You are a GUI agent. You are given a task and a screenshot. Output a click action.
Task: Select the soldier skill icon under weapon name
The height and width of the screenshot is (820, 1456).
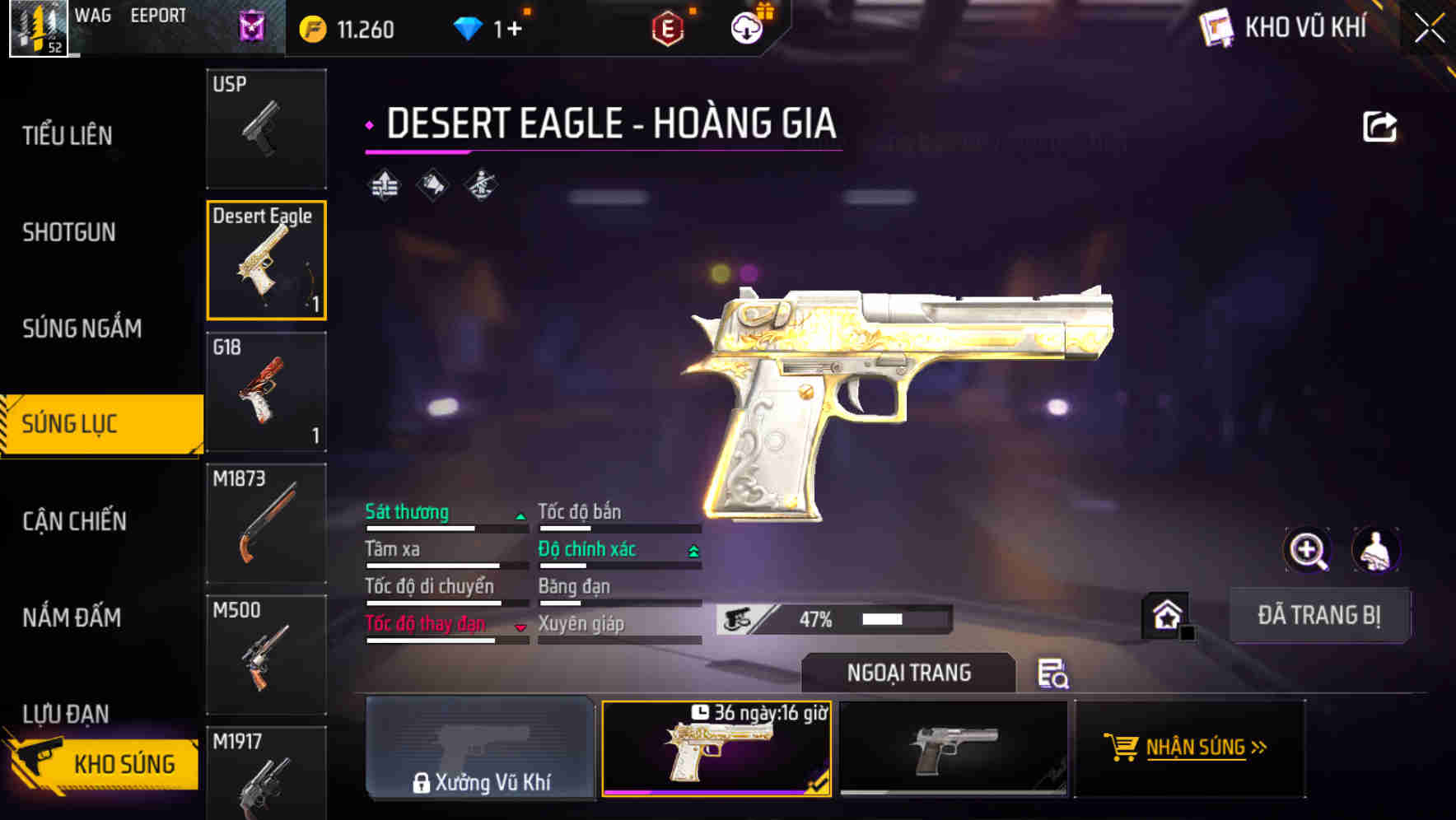pyautogui.click(x=482, y=185)
